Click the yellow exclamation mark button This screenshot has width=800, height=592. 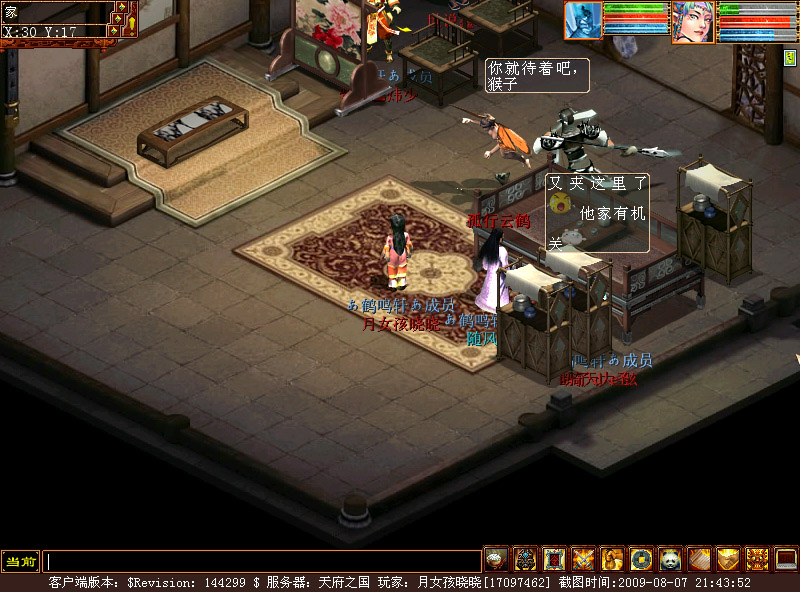click(x=131, y=22)
